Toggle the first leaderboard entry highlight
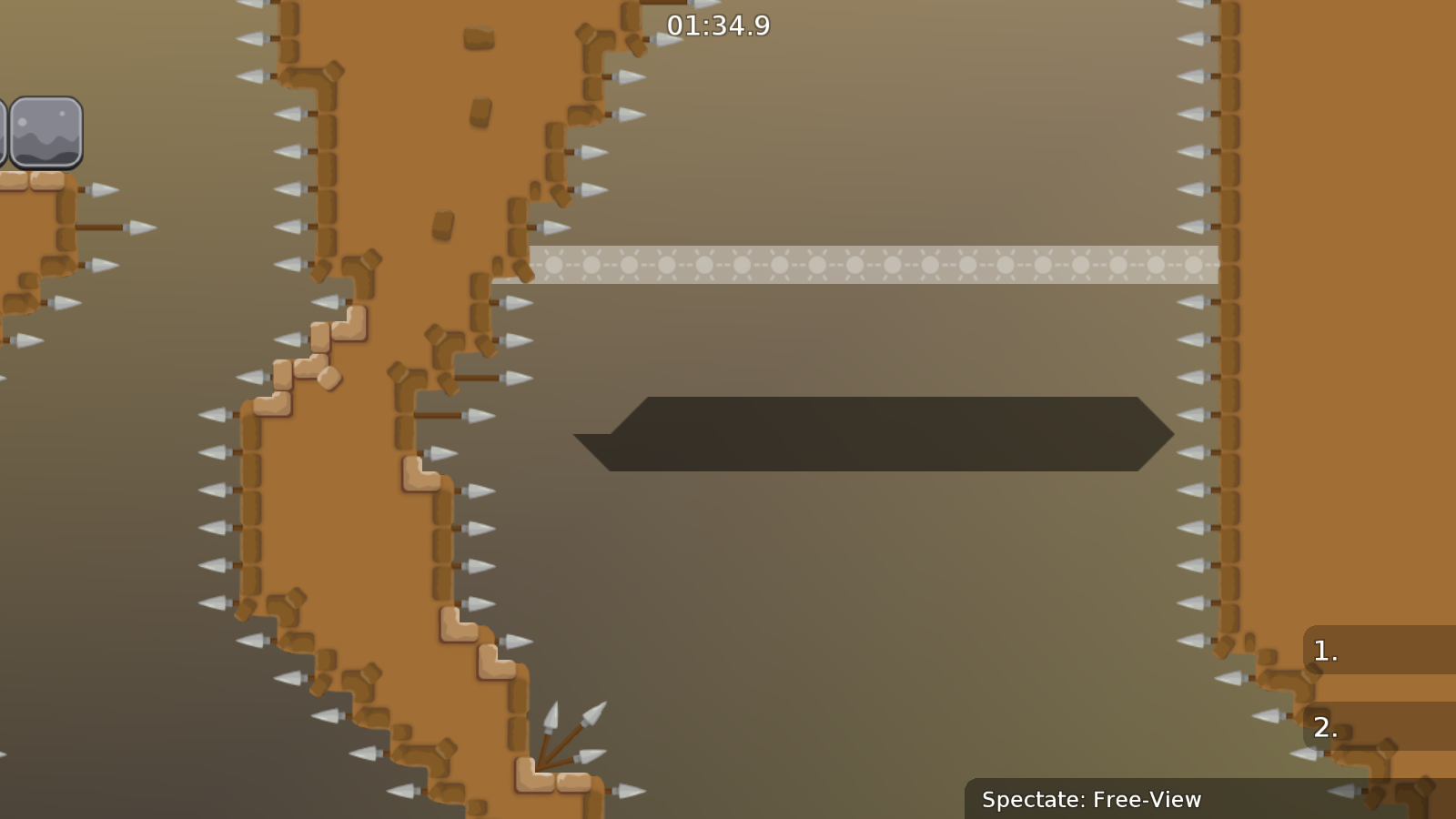 1324,651
